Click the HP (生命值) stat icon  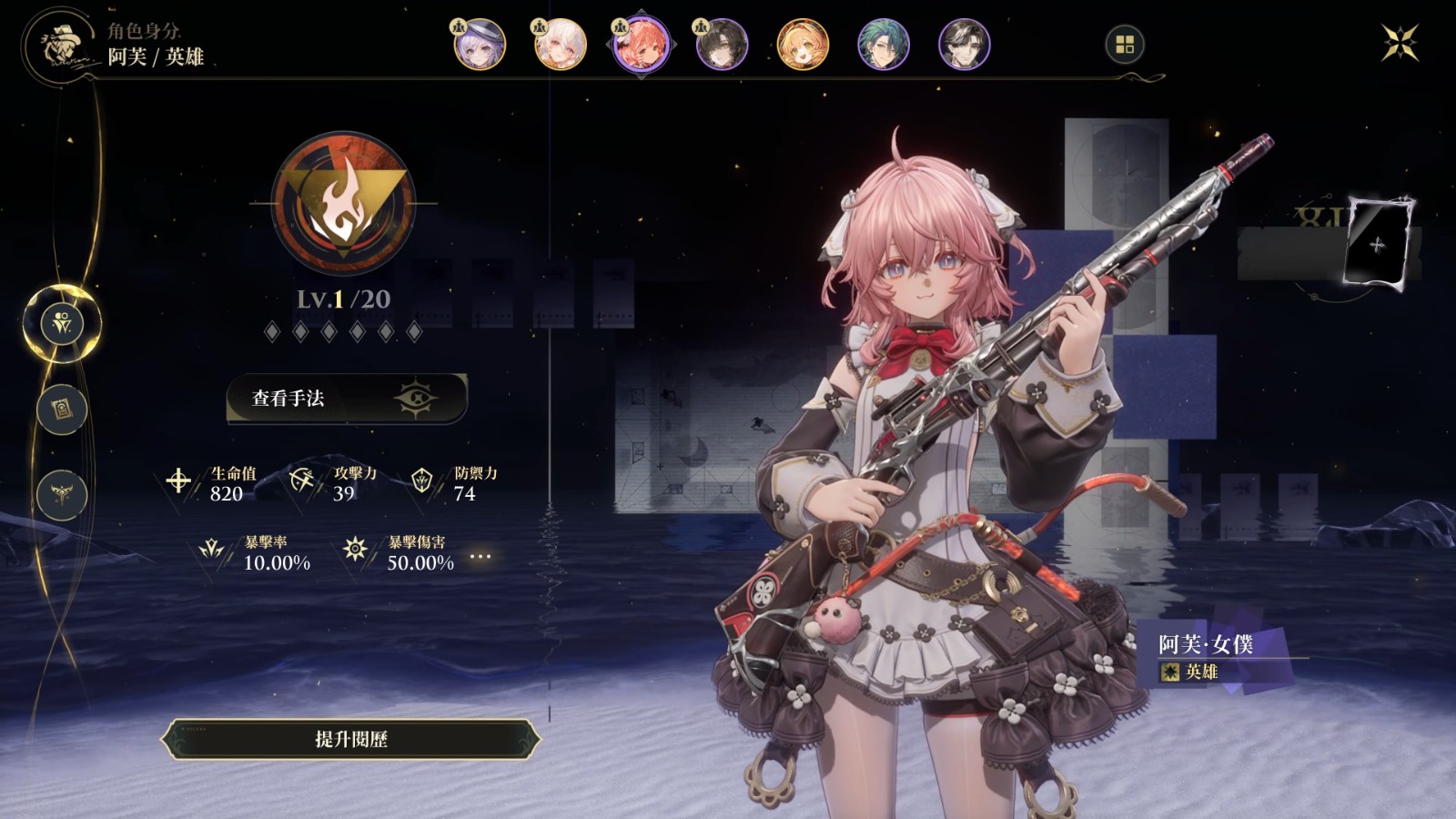coord(178,480)
